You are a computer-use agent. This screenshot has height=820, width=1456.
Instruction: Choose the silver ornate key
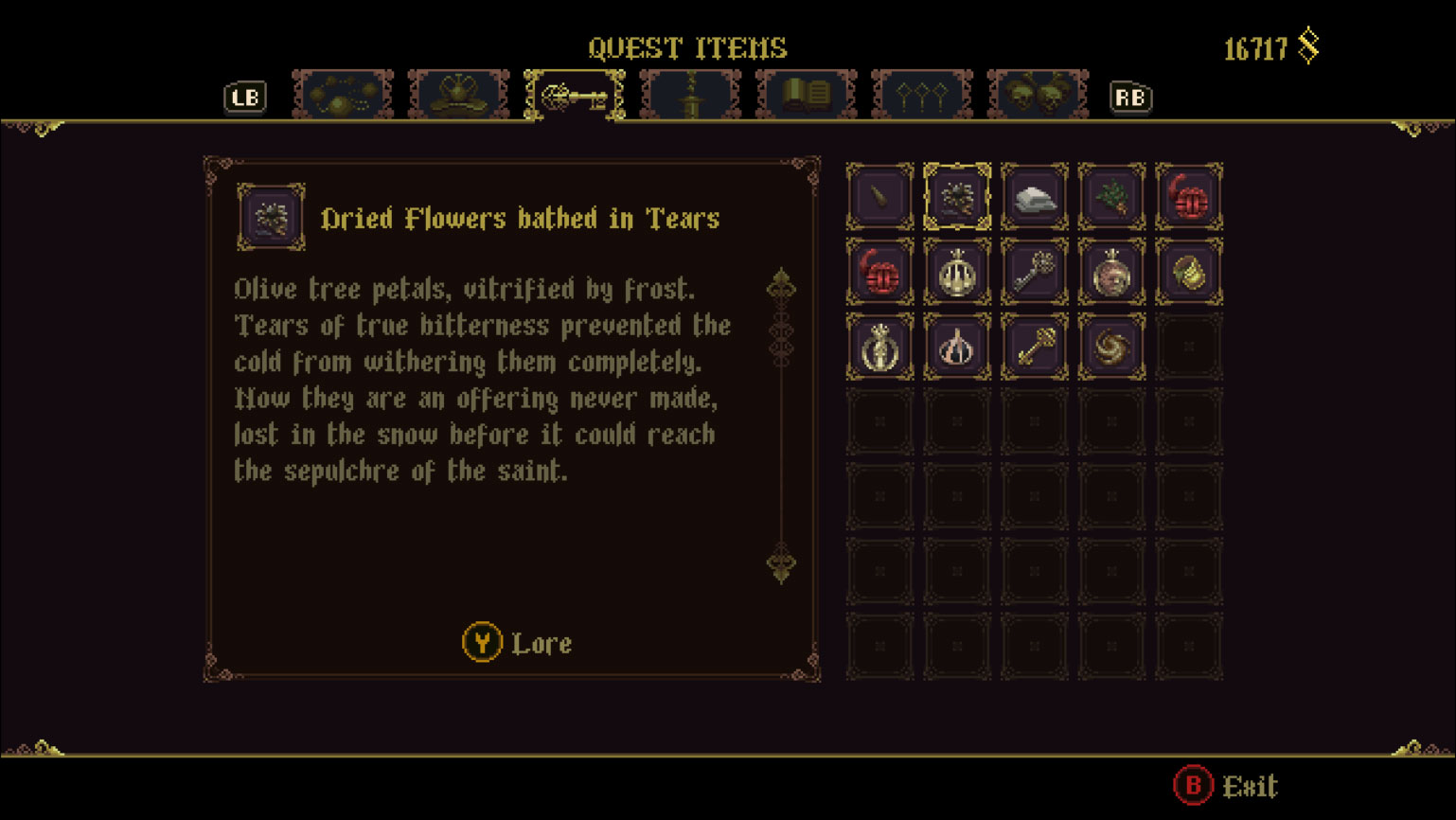(x=1035, y=273)
